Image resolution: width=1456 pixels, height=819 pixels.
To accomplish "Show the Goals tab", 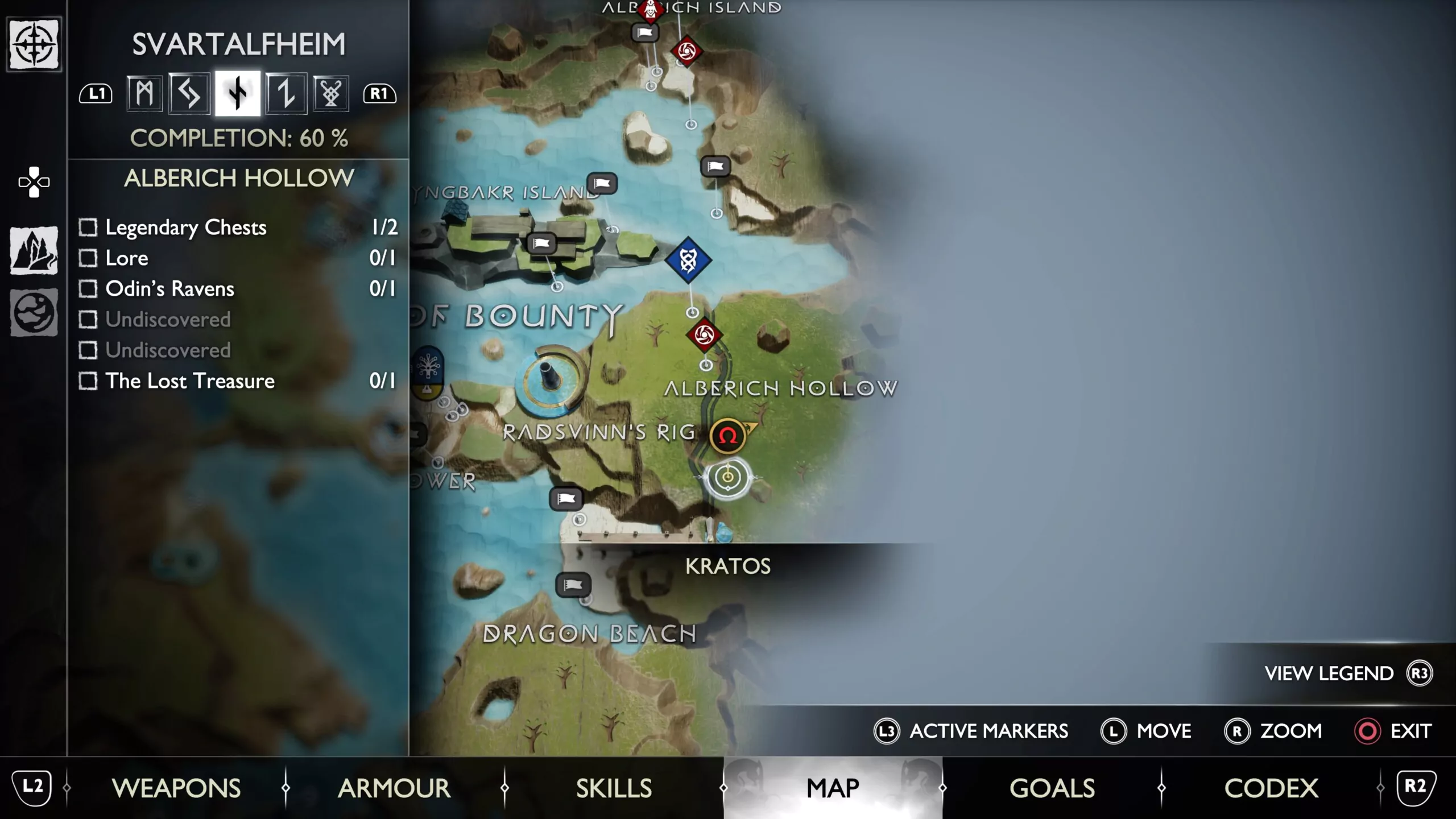I will tap(1052, 788).
